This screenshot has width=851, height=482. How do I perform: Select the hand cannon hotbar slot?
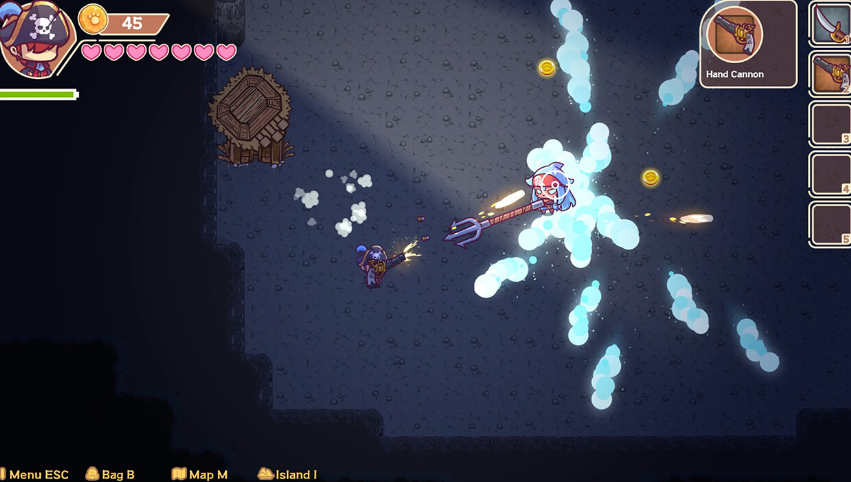[832, 74]
